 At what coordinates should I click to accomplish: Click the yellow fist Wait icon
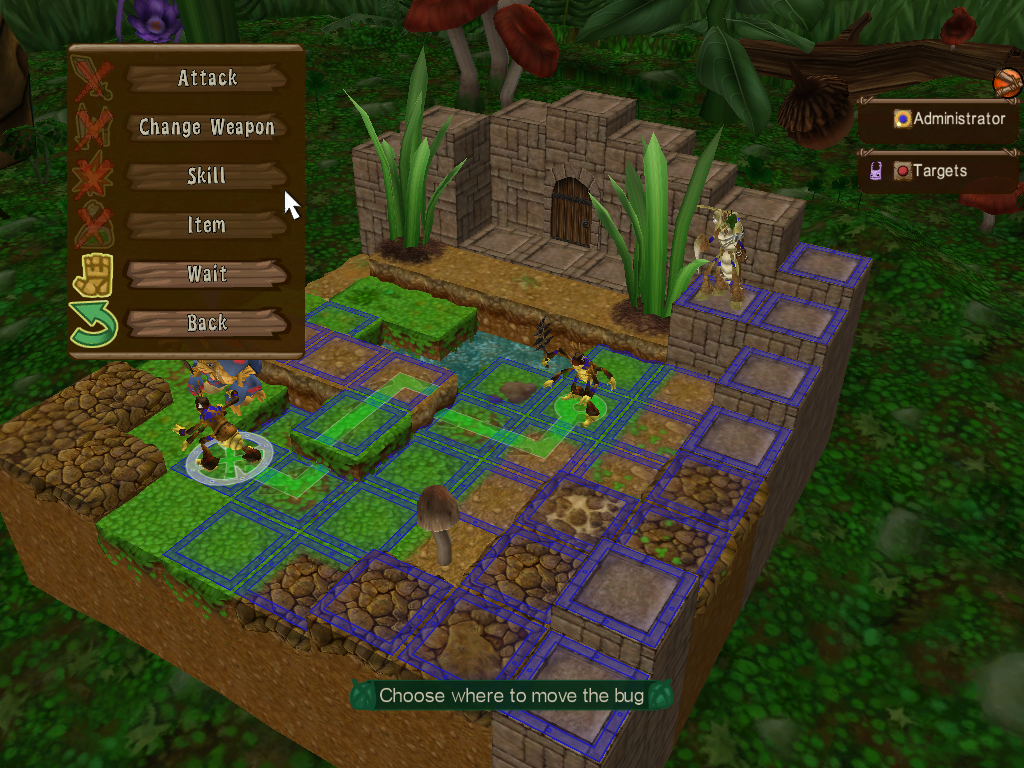(x=93, y=274)
